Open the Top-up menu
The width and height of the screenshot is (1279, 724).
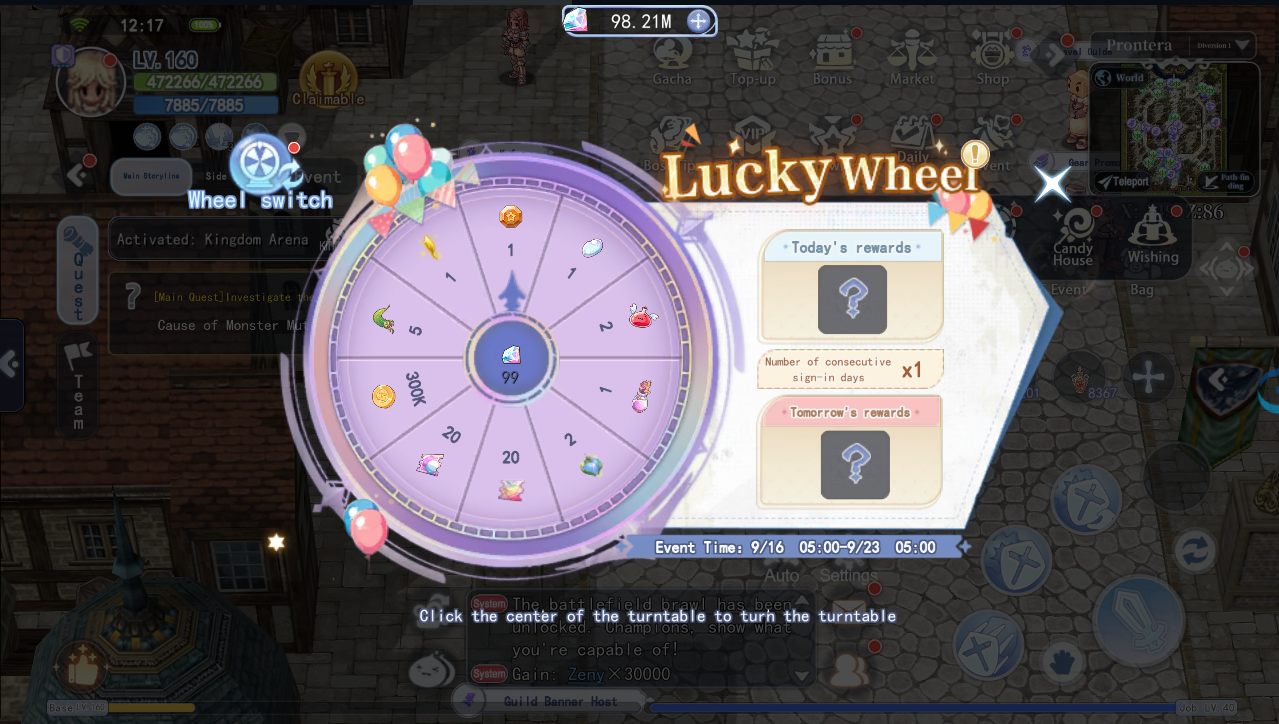tap(752, 58)
